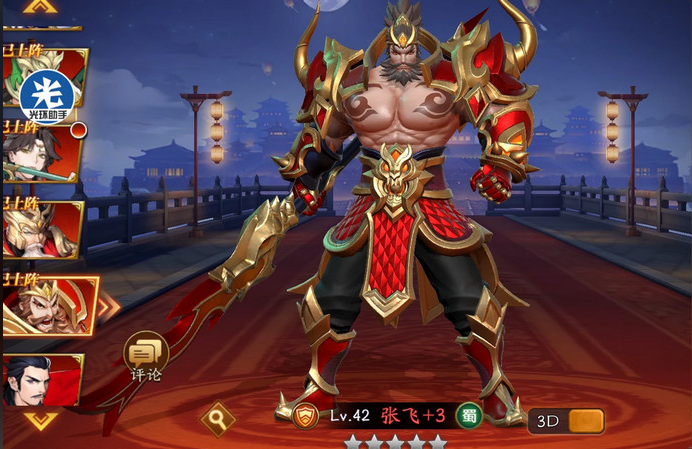Select the highlighted Zhang Fei hero portrait
692x449 pixels.
[48, 304]
